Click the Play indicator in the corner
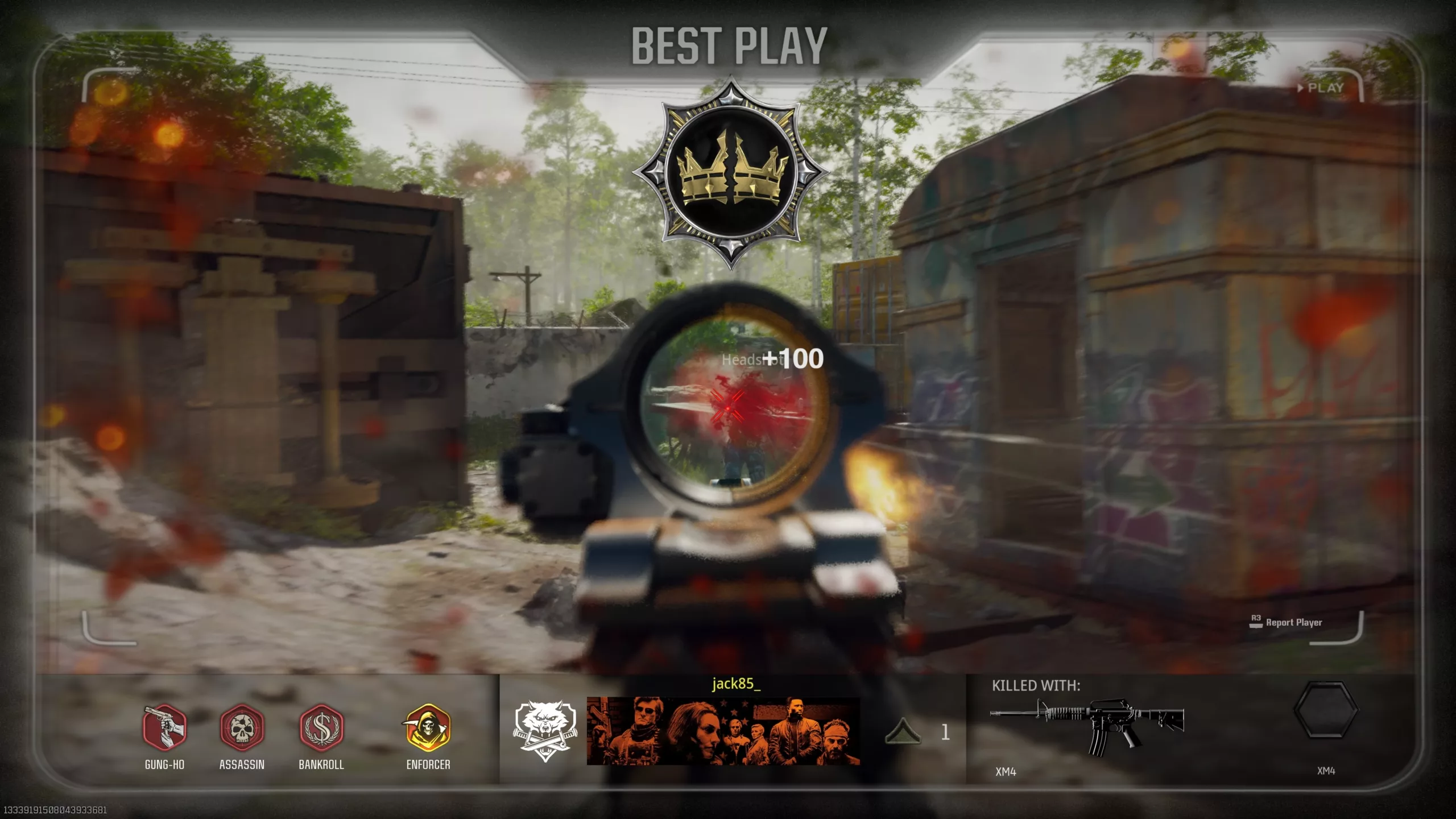Screen dimensions: 1456x819 [x=1321, y=88]
